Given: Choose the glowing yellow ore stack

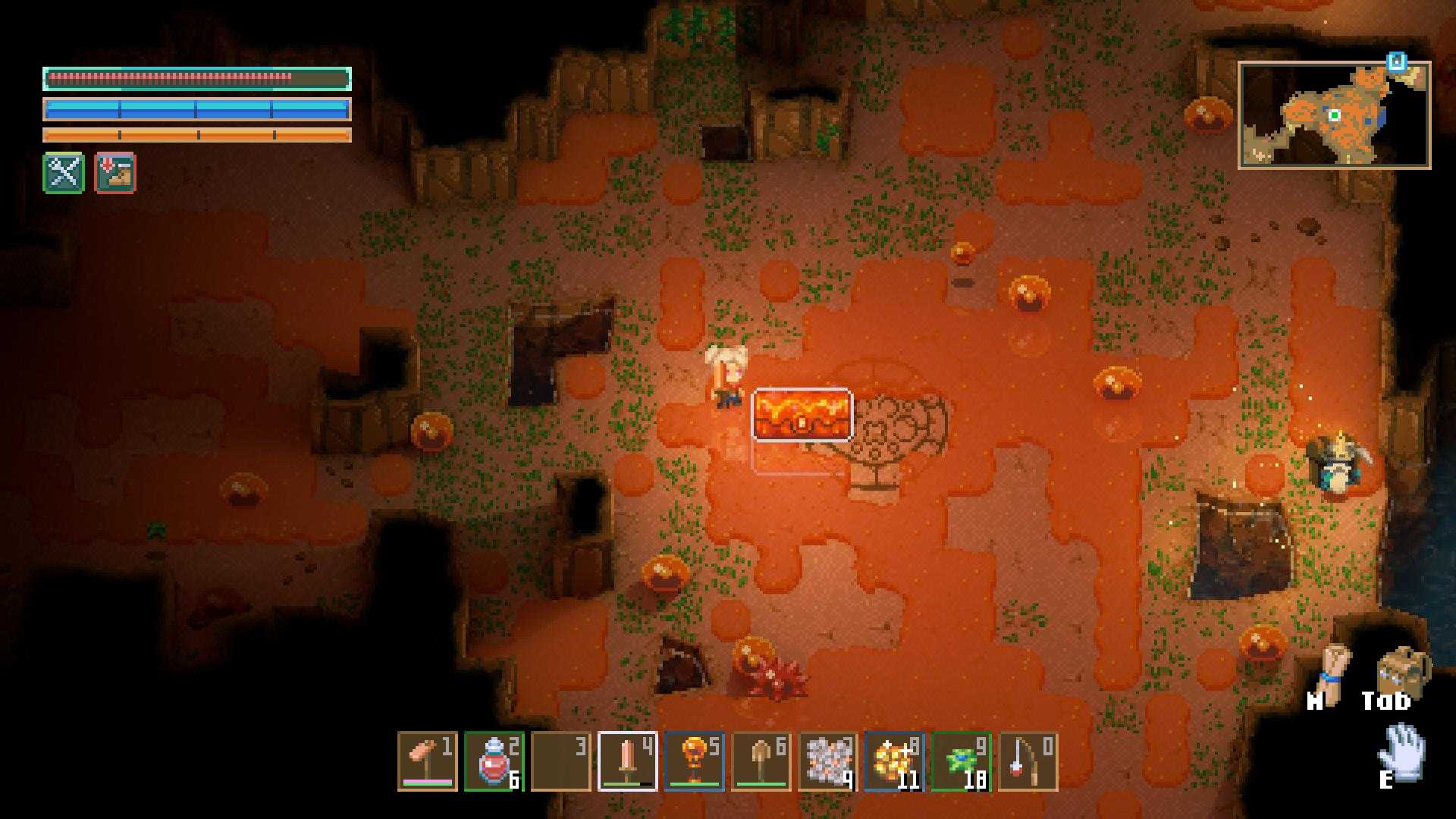Looking at the screenshot, I should 894,761.
